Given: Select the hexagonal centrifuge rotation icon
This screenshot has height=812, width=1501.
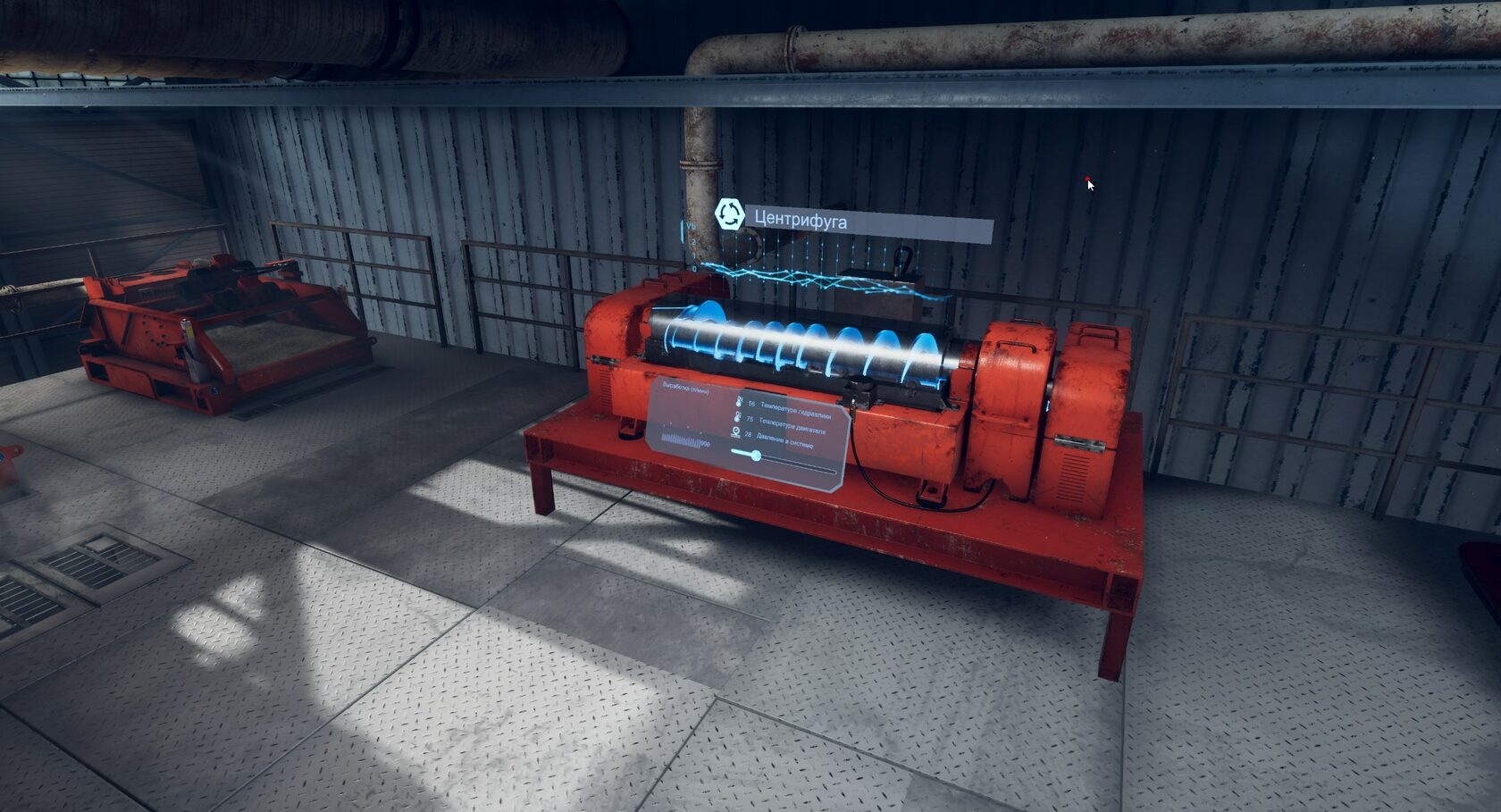Looking at the screenshot, I should [729, 214].
